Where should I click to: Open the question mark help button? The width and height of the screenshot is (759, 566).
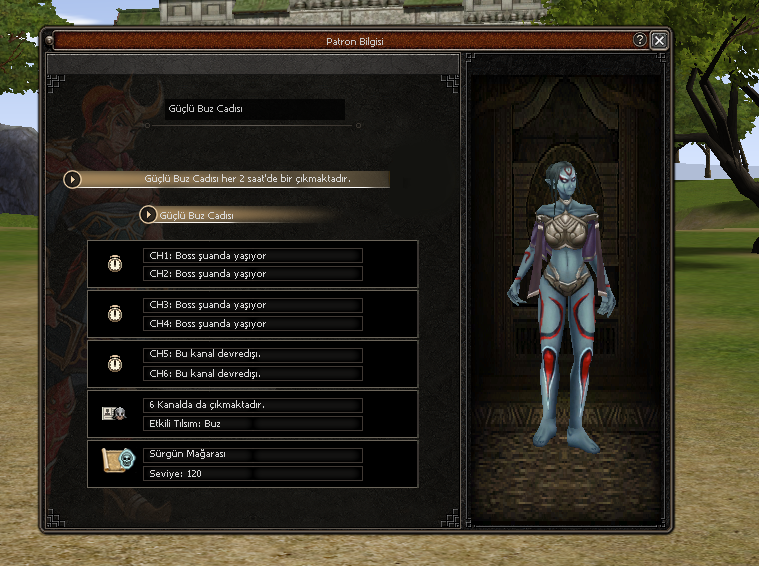coord(640,40)
